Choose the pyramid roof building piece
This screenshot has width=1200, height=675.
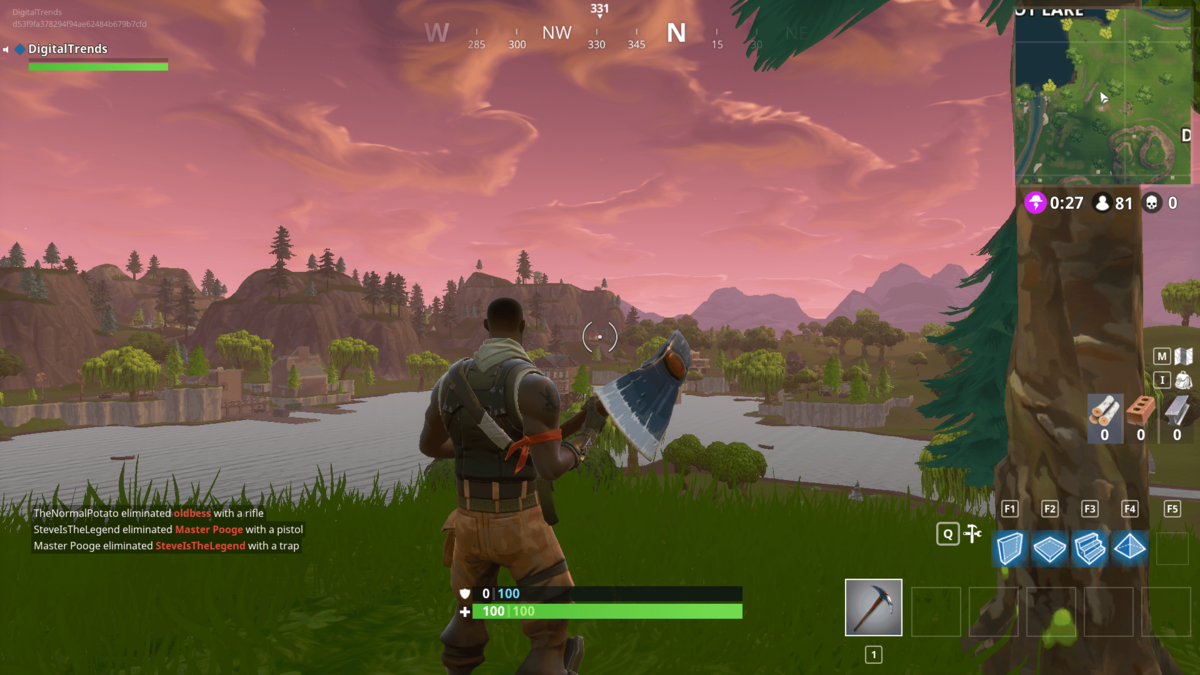click(x=1130, y=548)
